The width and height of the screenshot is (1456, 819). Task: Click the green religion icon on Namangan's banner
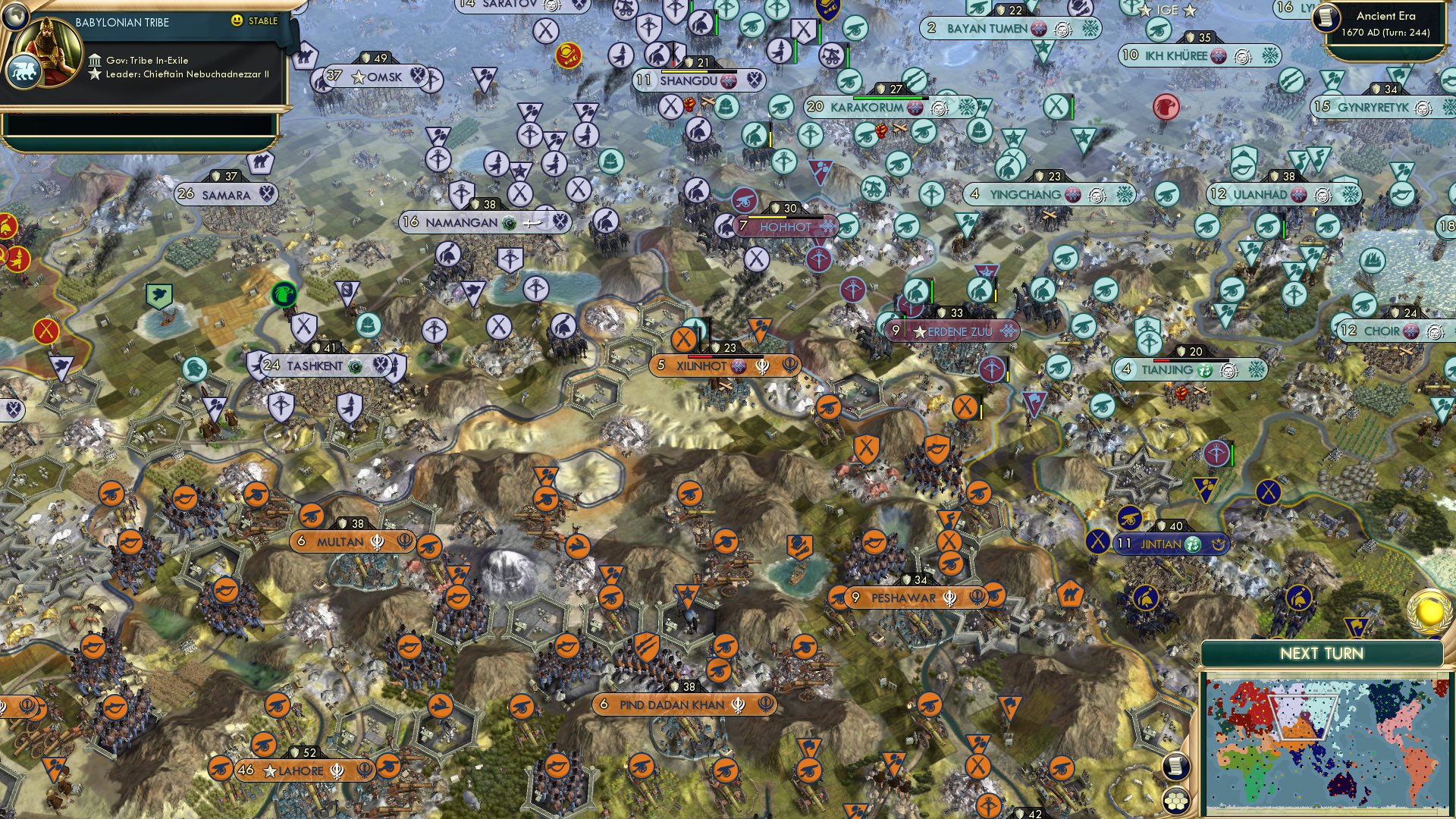point(509,223)
